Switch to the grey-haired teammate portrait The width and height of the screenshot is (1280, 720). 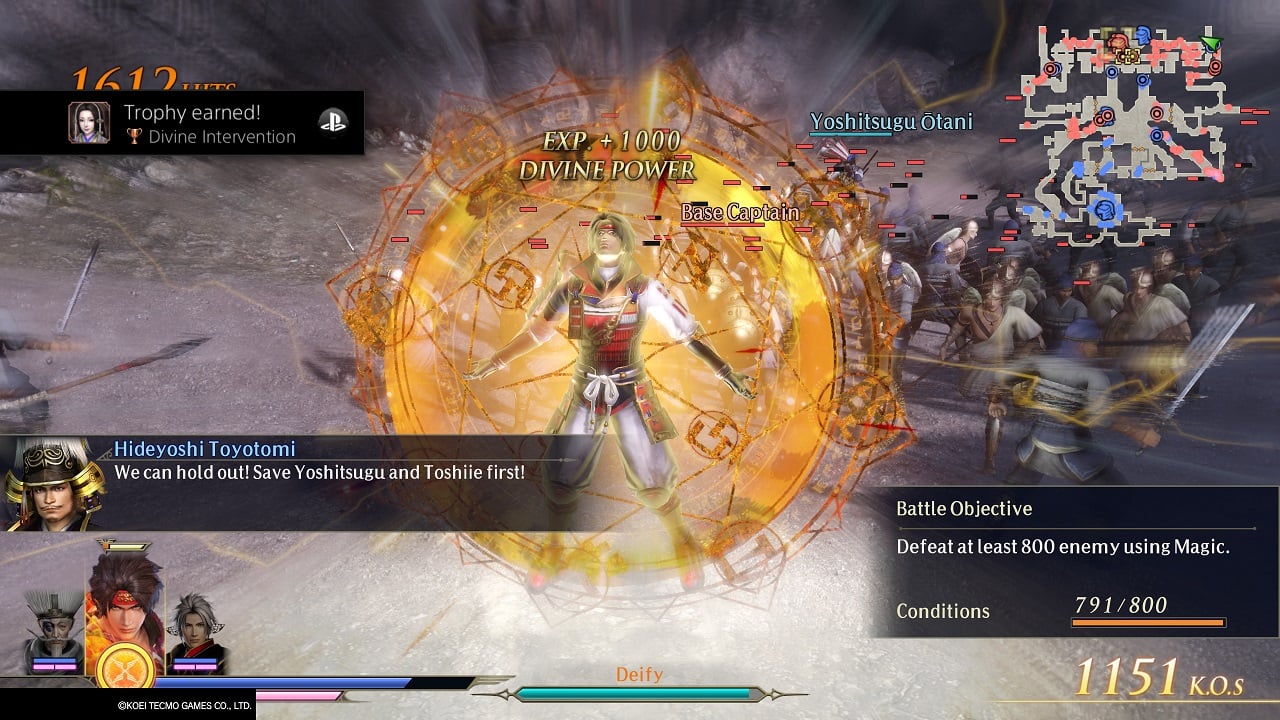[x=193, y=632]
